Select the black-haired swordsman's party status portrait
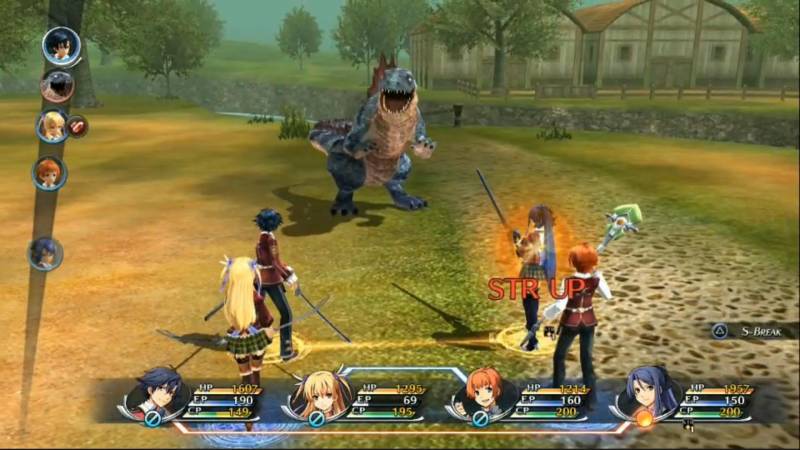Viewport: 800px width, 450px height. click(x=161, y=391)
